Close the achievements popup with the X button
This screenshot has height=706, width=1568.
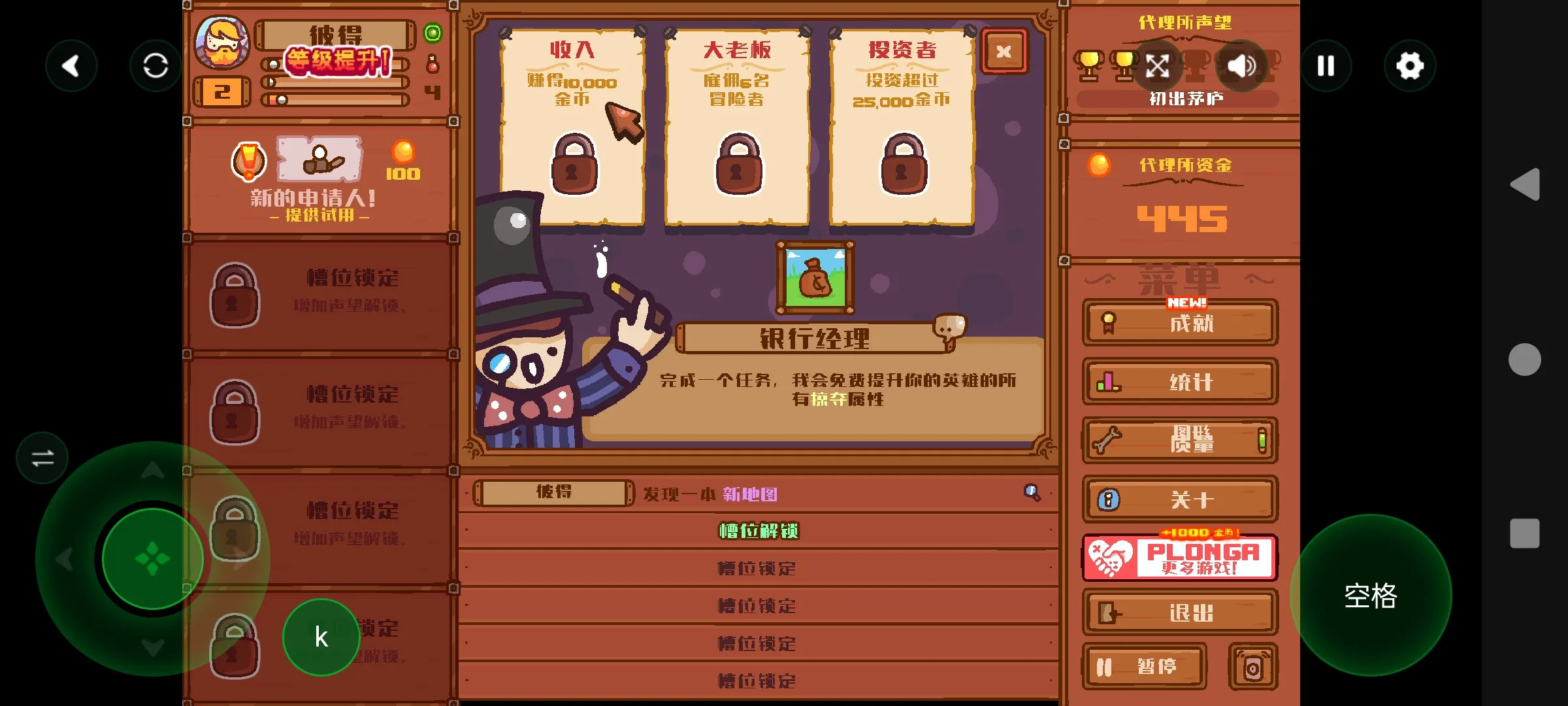click(1004, 52)
